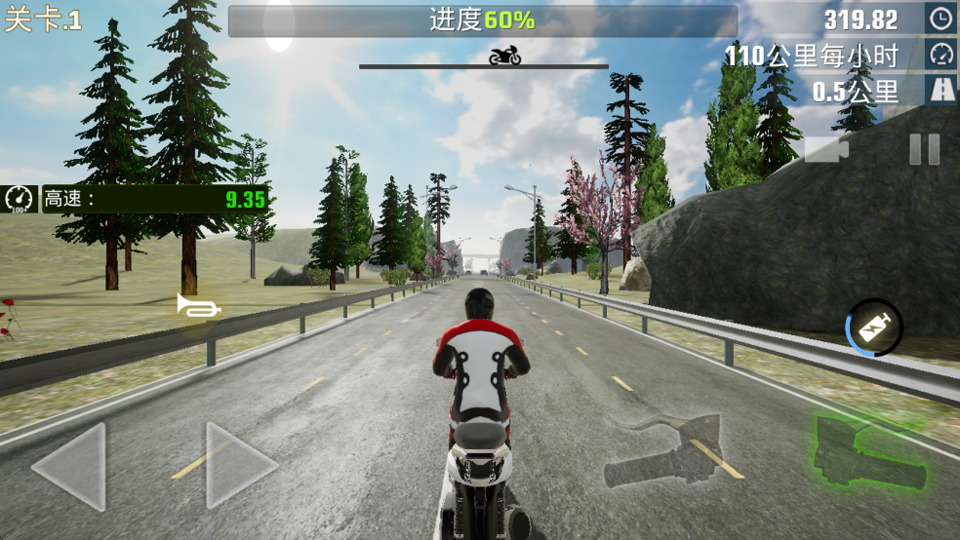This screenshot has height=540, width=960.
Task: Steer right with the right arrow
Action: pos(240,466)
